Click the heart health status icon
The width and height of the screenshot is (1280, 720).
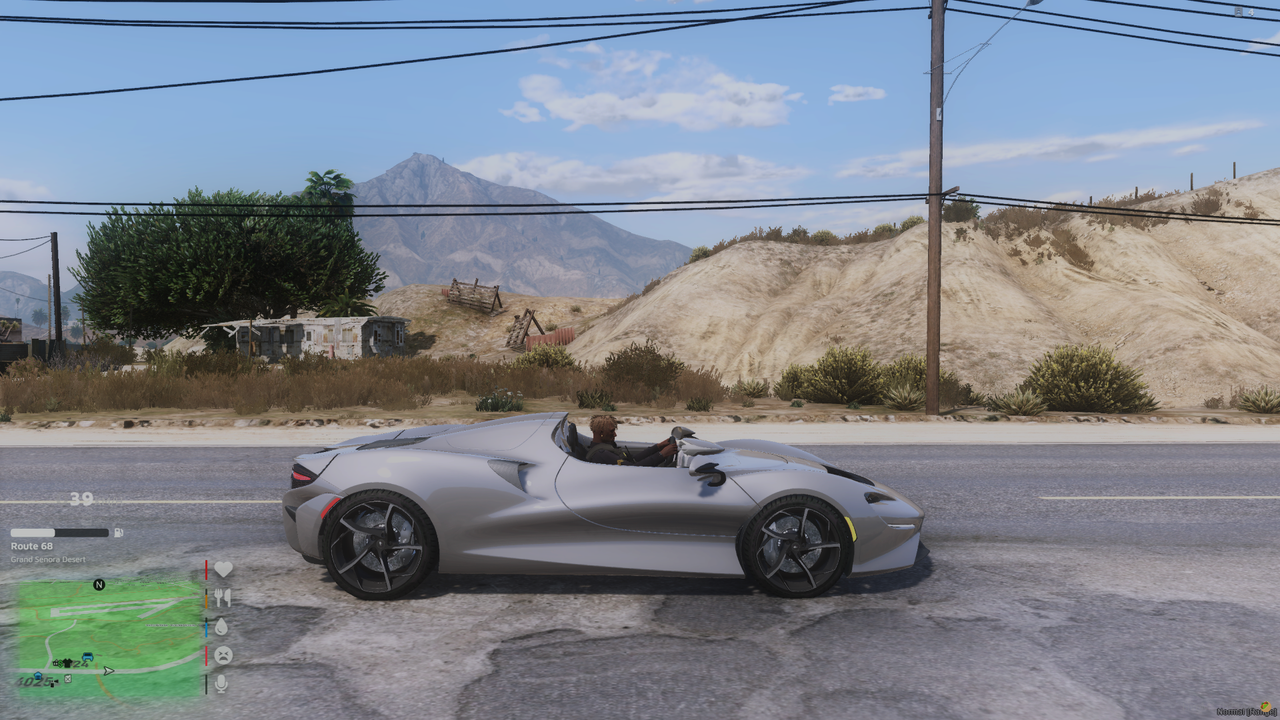(223, 569)
